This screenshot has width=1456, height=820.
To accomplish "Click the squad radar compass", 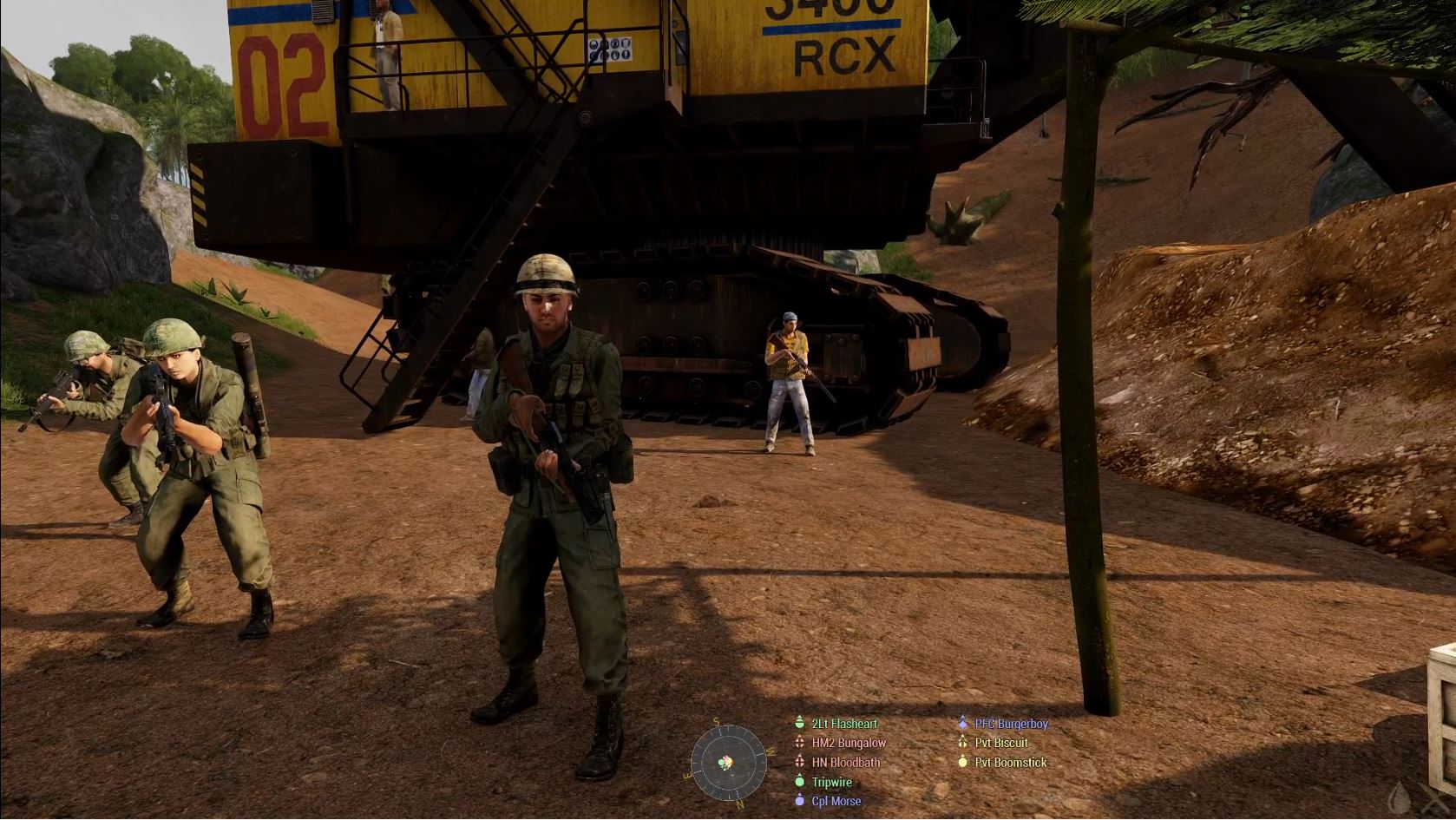I will pos(728,763).
